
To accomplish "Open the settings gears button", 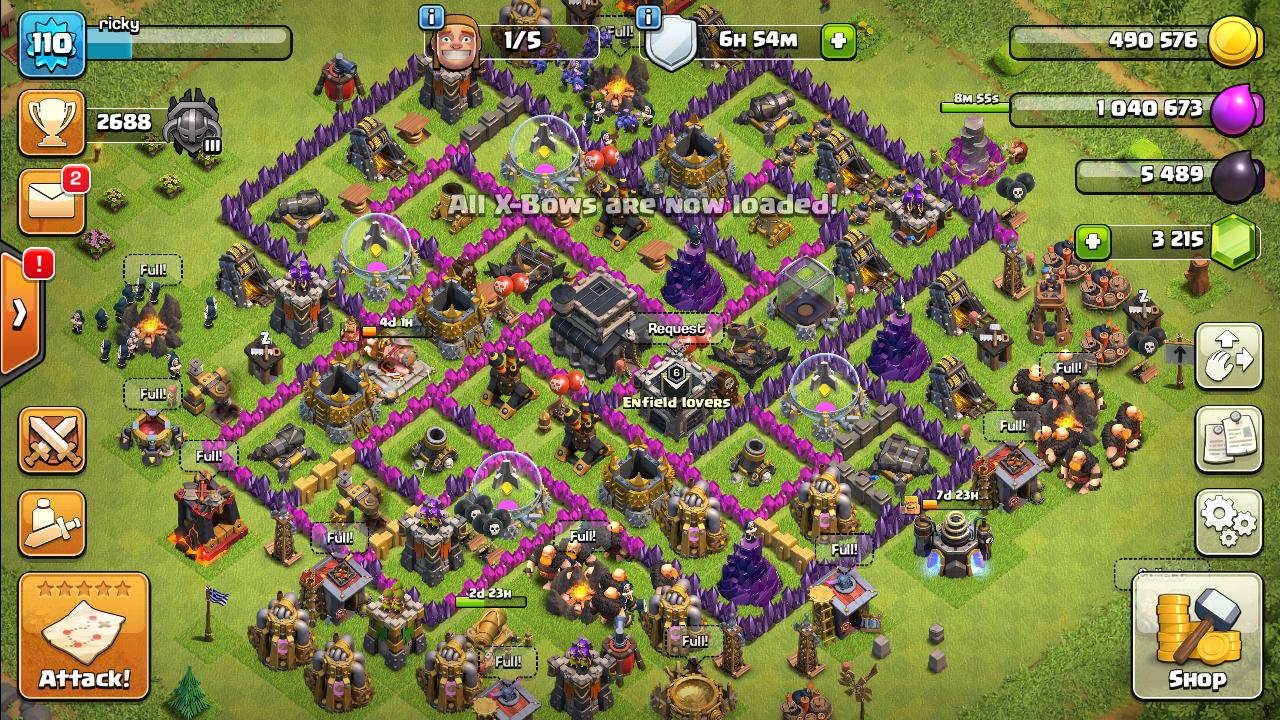I will click(1228, 522).
